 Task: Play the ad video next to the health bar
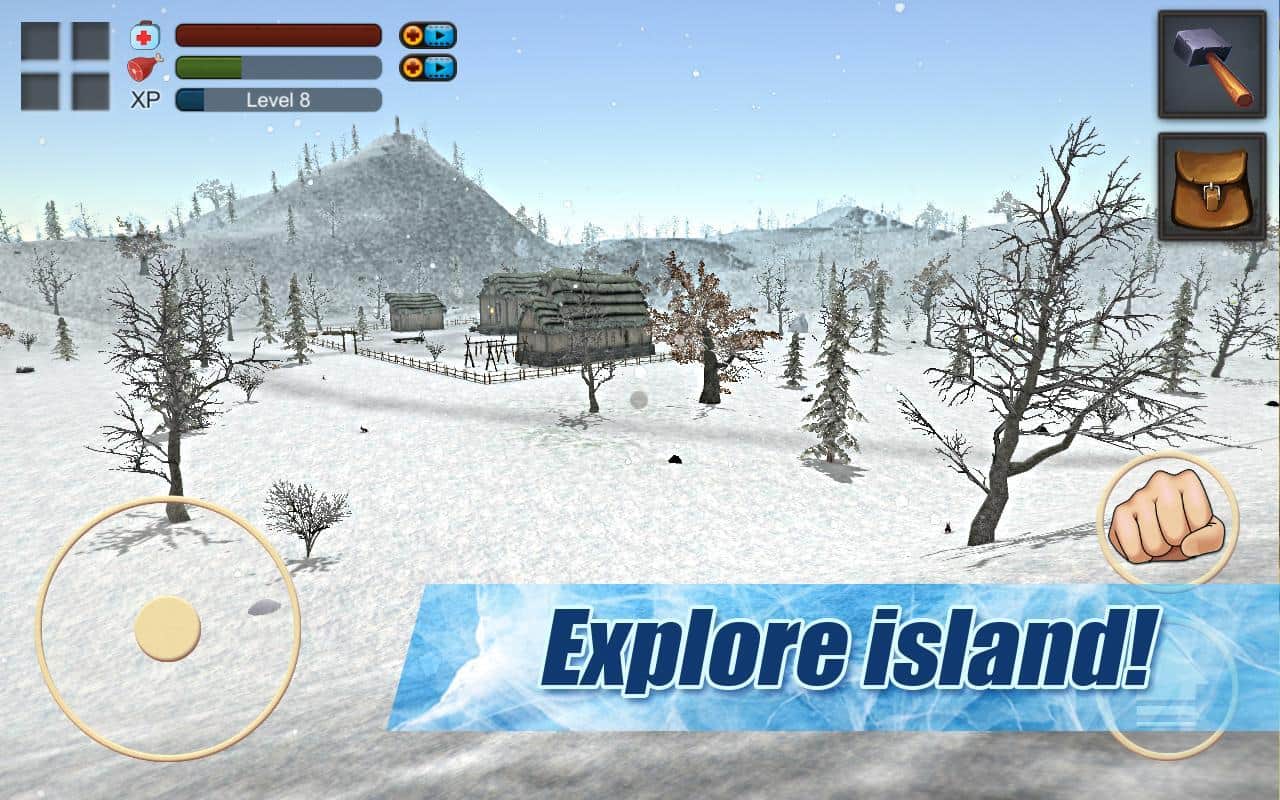click(x=437, y=35)
